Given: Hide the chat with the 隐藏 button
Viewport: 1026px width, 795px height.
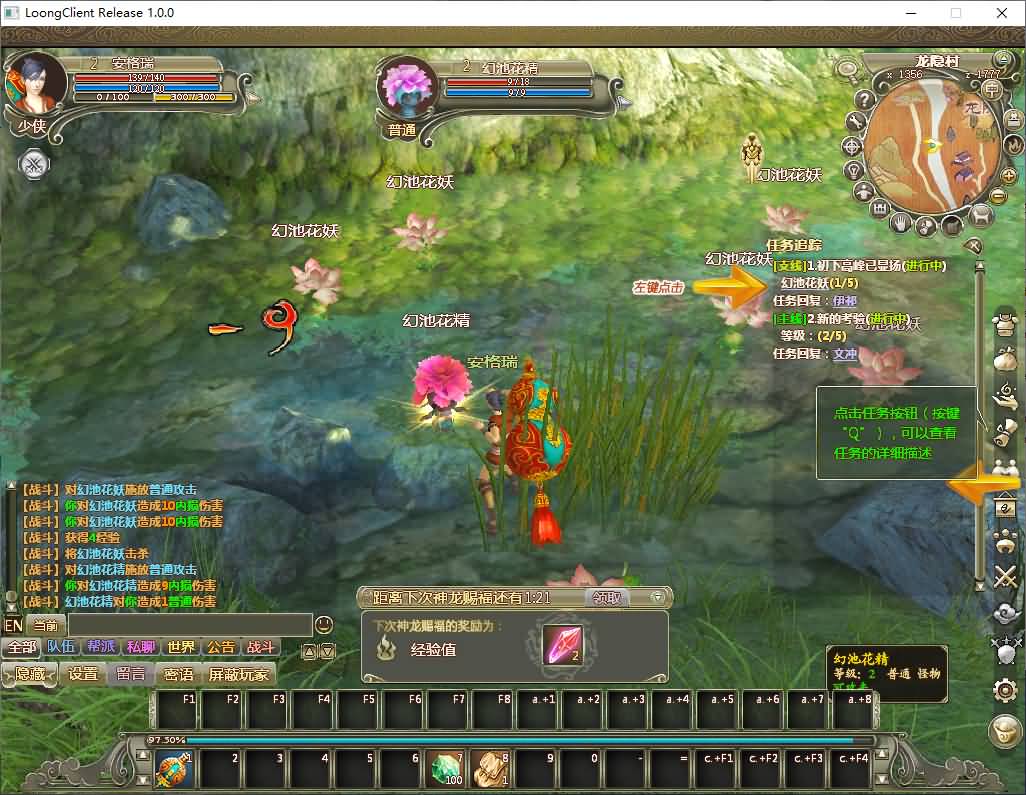Looking at the screenshot, I should (30, 674).
